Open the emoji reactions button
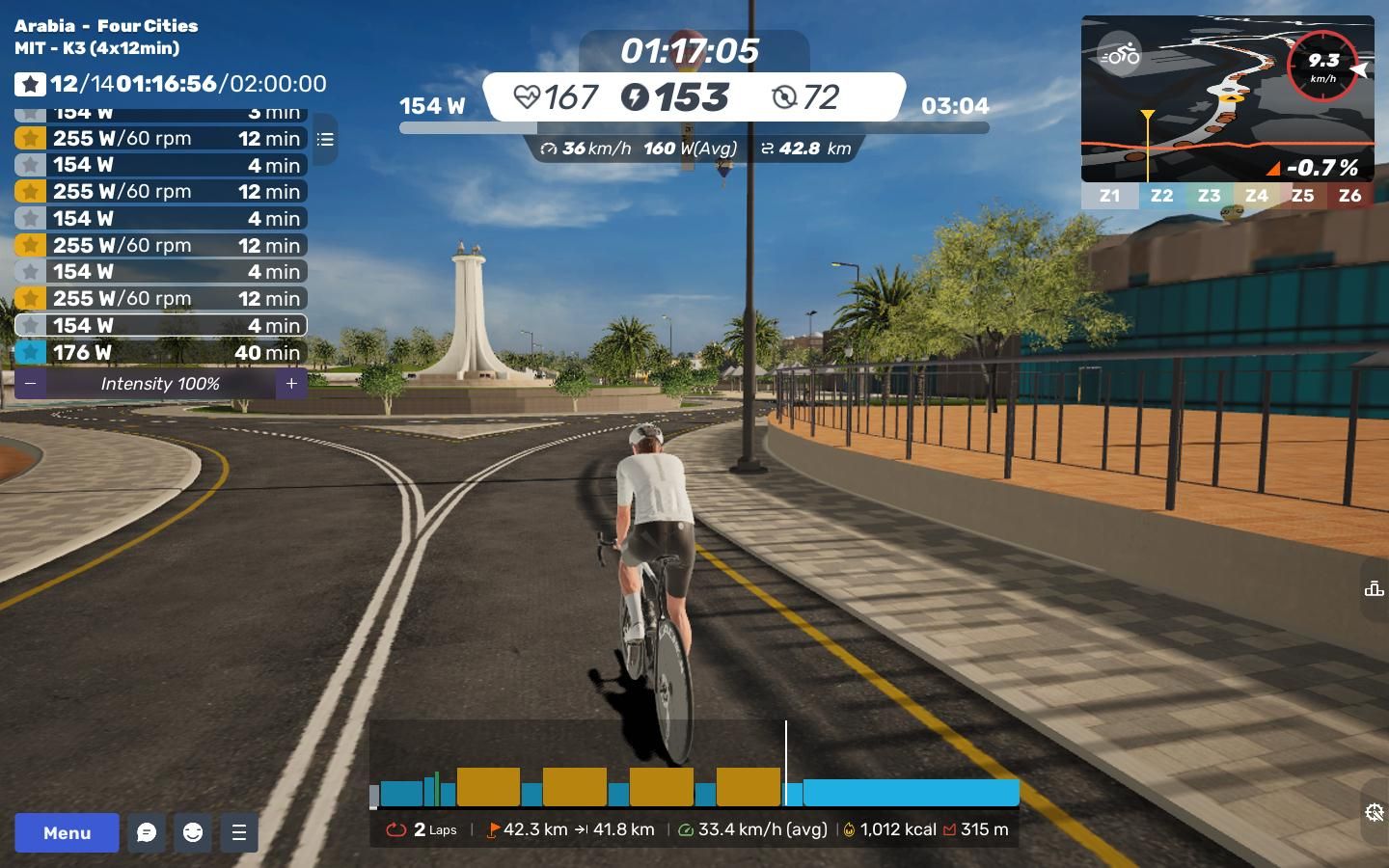The width and height of the screenshot is (1389, 868). 193,832
